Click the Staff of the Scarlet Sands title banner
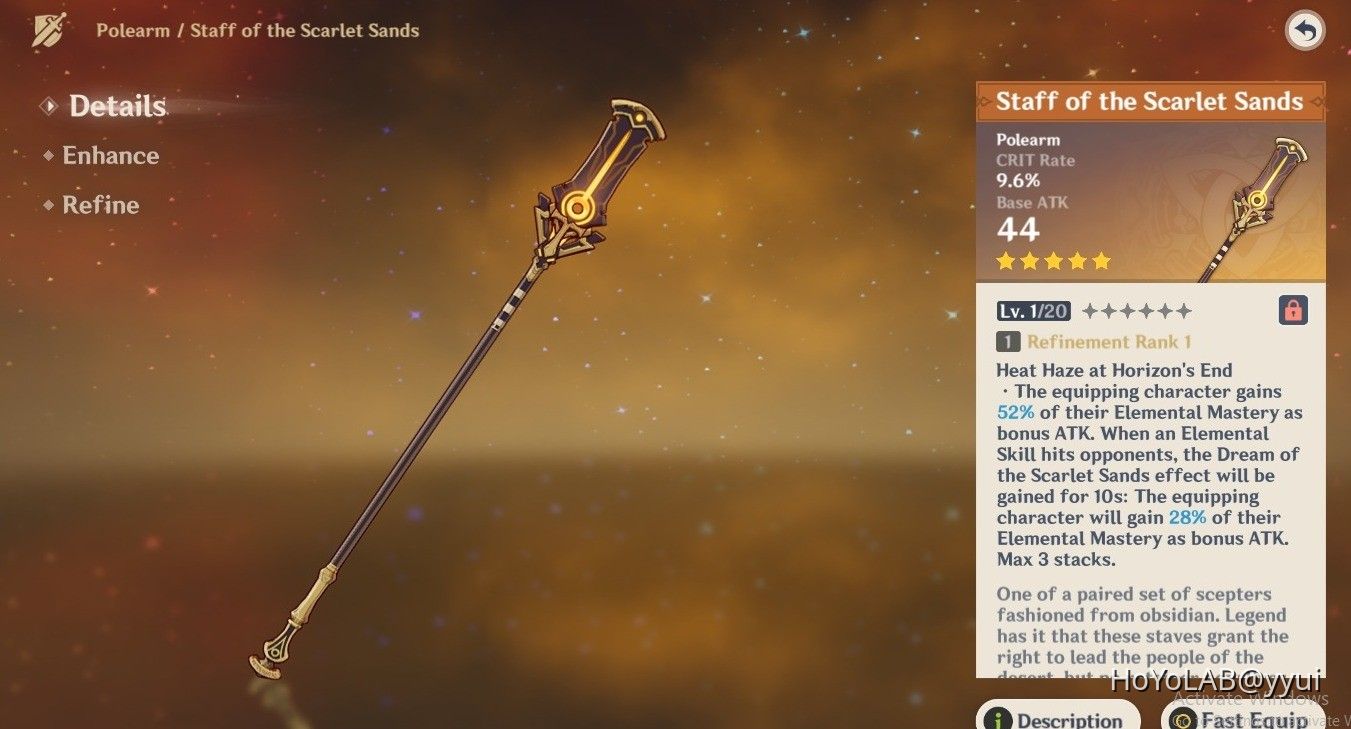The height and width of the screenshot is (729, 1351). 1148,101
